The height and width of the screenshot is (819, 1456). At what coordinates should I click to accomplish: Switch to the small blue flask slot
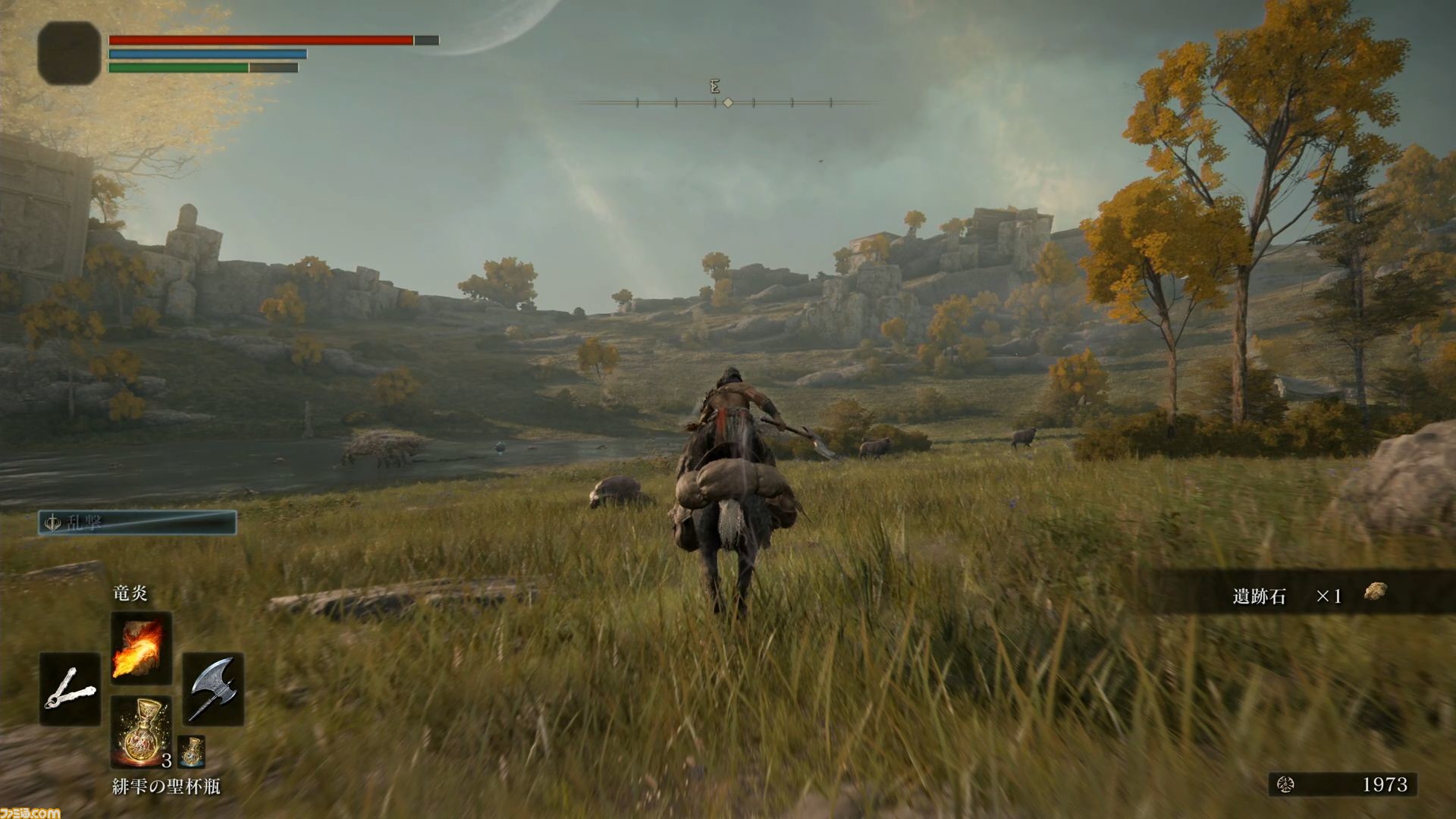[x=191, y=752]
